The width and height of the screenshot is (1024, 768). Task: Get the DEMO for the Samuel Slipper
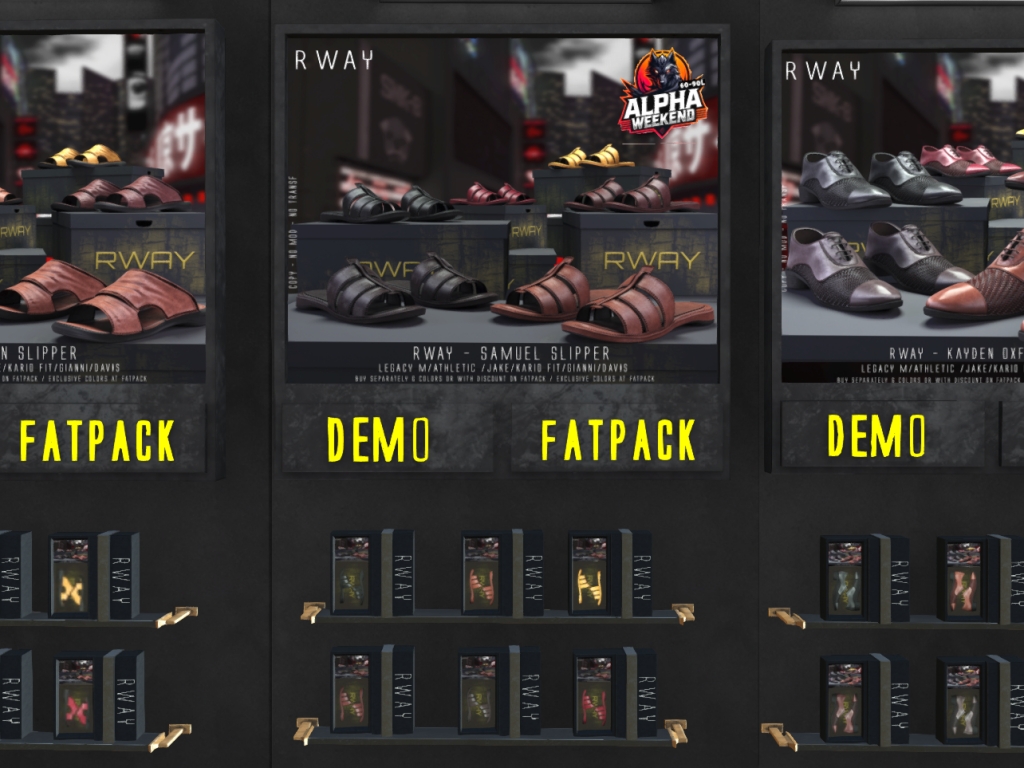pos(380,439)
